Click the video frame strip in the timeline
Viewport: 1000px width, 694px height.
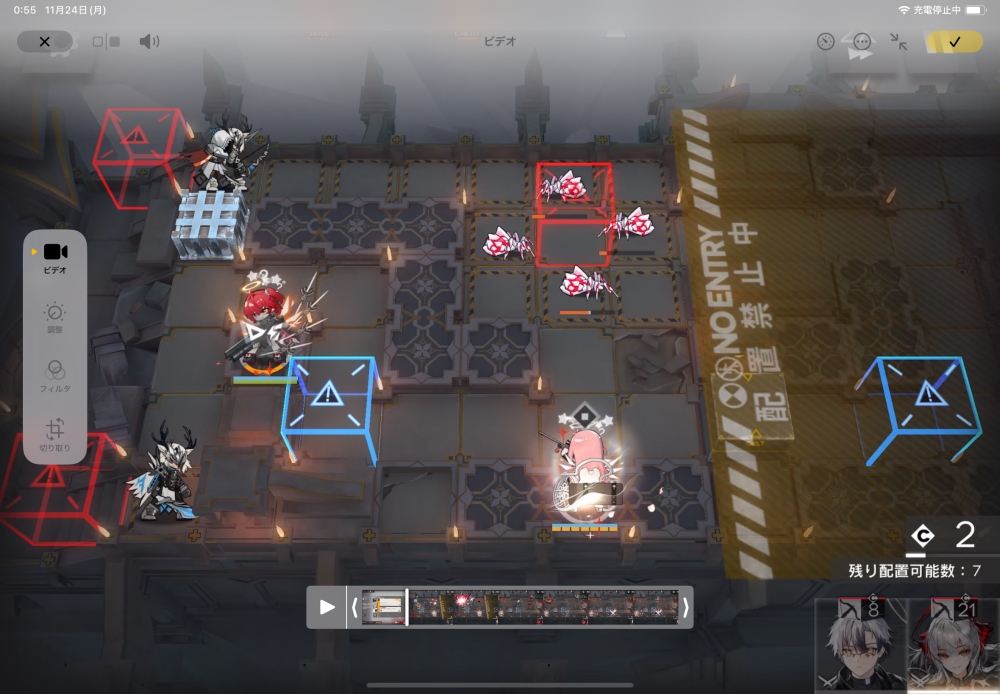coord(520,606)
